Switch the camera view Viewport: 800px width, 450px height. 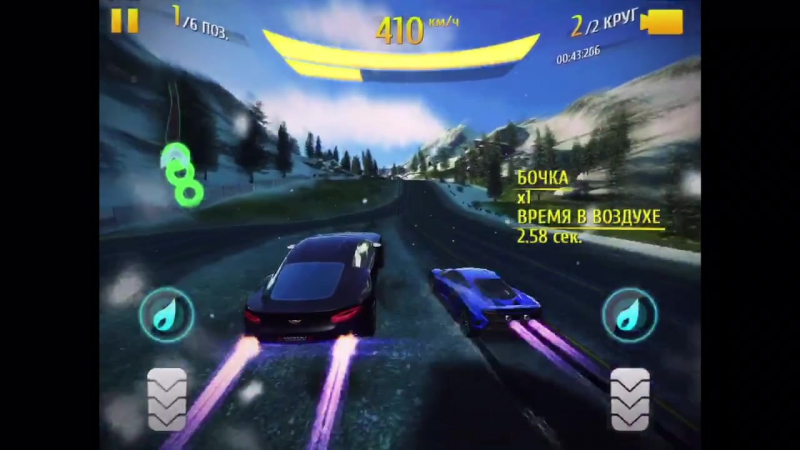coord(662,21)
